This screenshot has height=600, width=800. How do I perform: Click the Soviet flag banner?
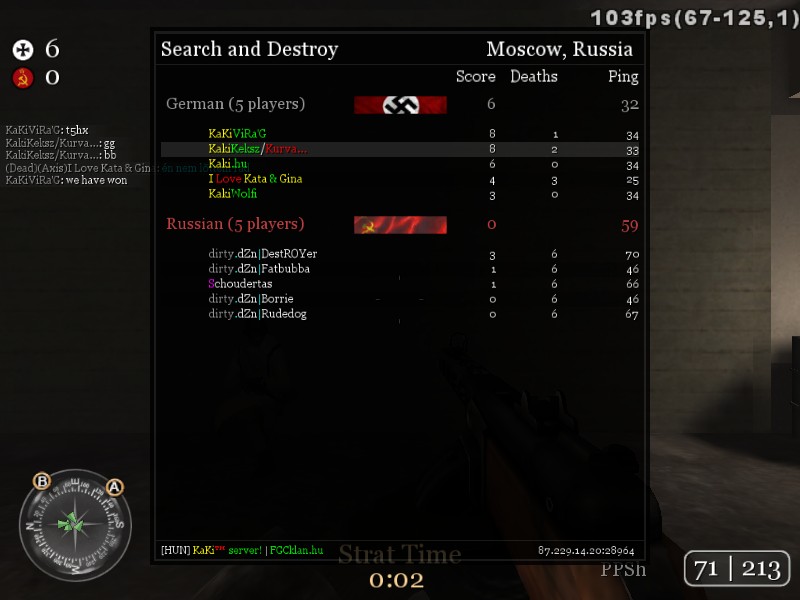tap(400, 225)
